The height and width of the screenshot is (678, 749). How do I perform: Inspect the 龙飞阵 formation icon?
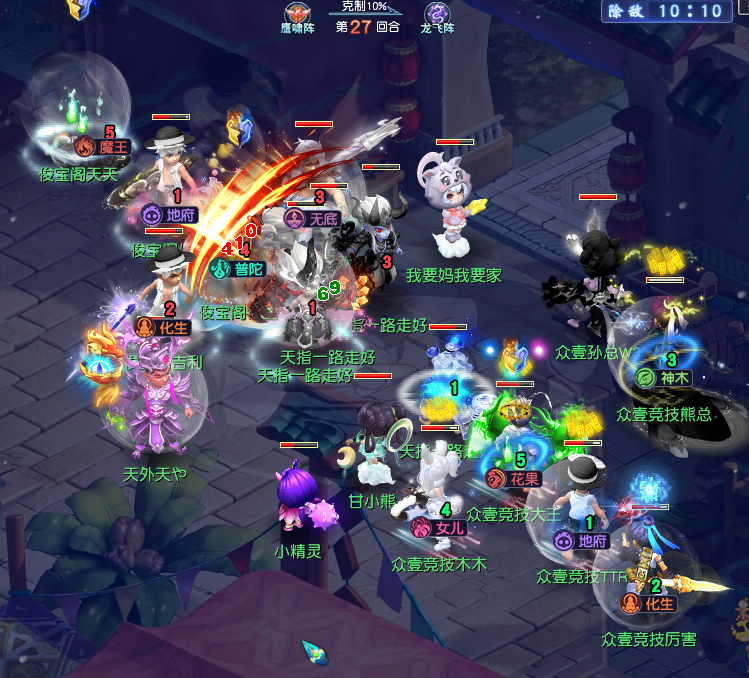(437, 14)
